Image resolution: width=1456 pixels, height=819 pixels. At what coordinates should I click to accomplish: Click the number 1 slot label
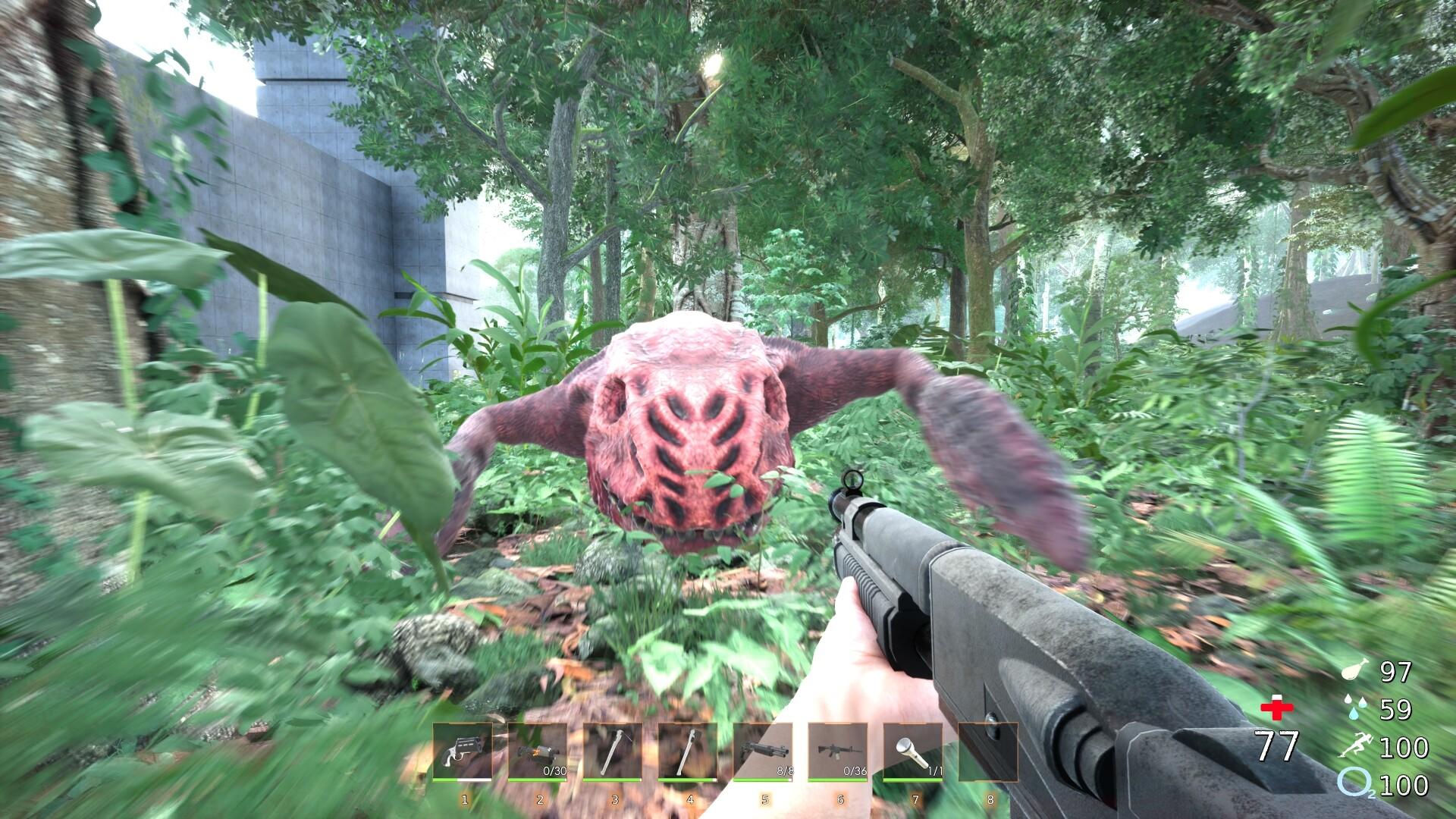pyautogui.click(x=463, y=799)
